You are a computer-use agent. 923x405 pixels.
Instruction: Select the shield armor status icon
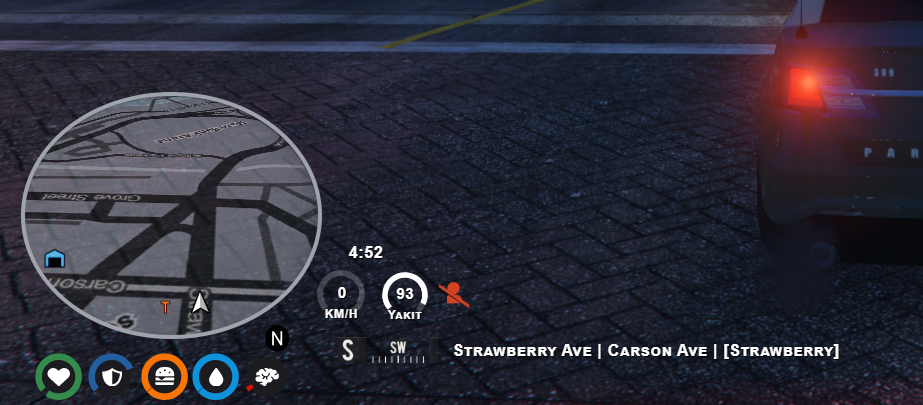[x=111, y=377]
